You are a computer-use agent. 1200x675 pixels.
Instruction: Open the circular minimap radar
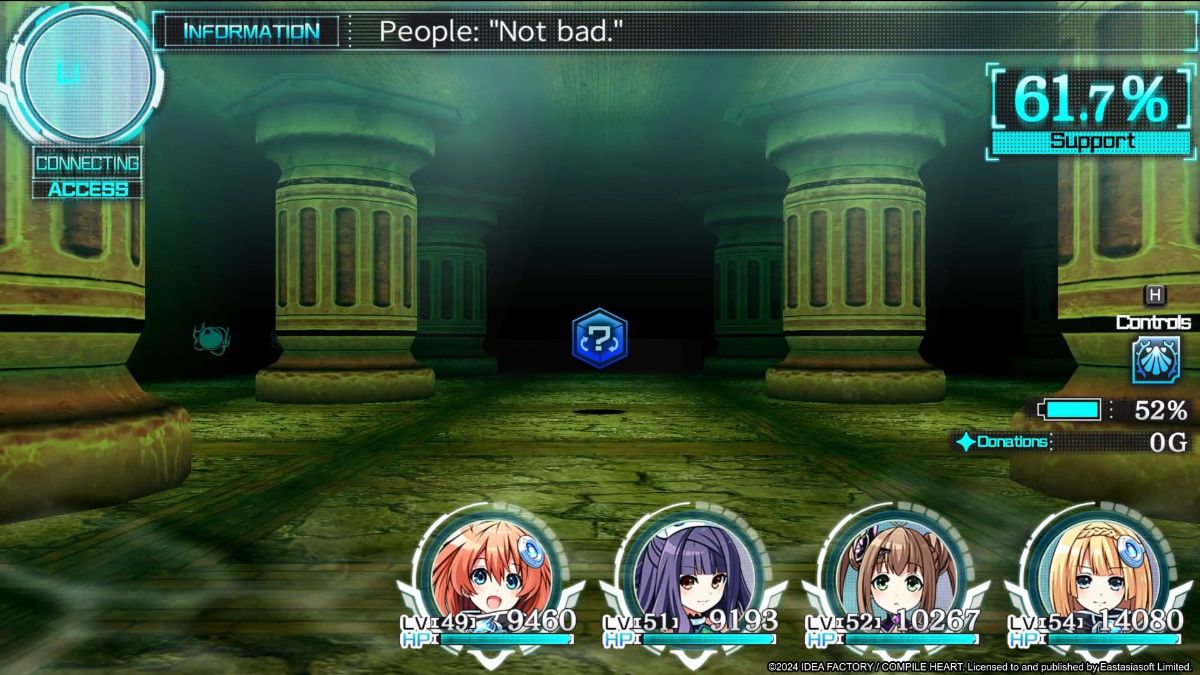click(x=88, y=77)
